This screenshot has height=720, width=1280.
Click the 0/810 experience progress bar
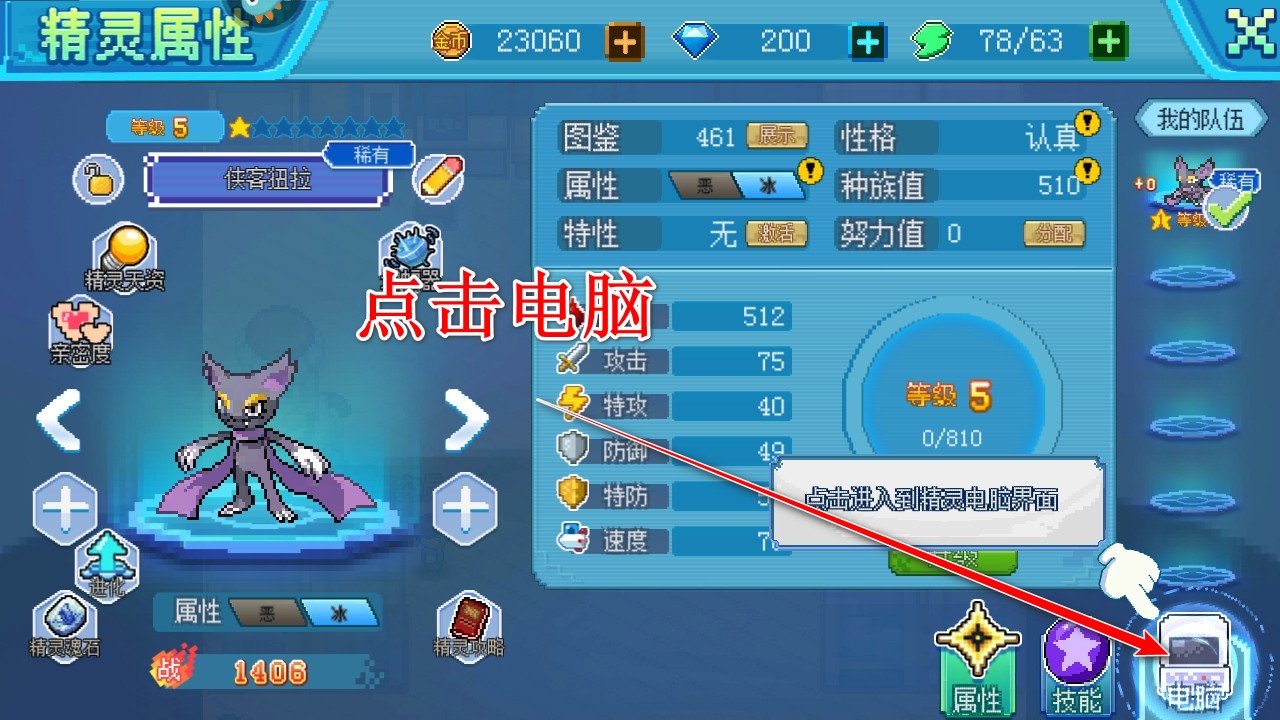952,437
